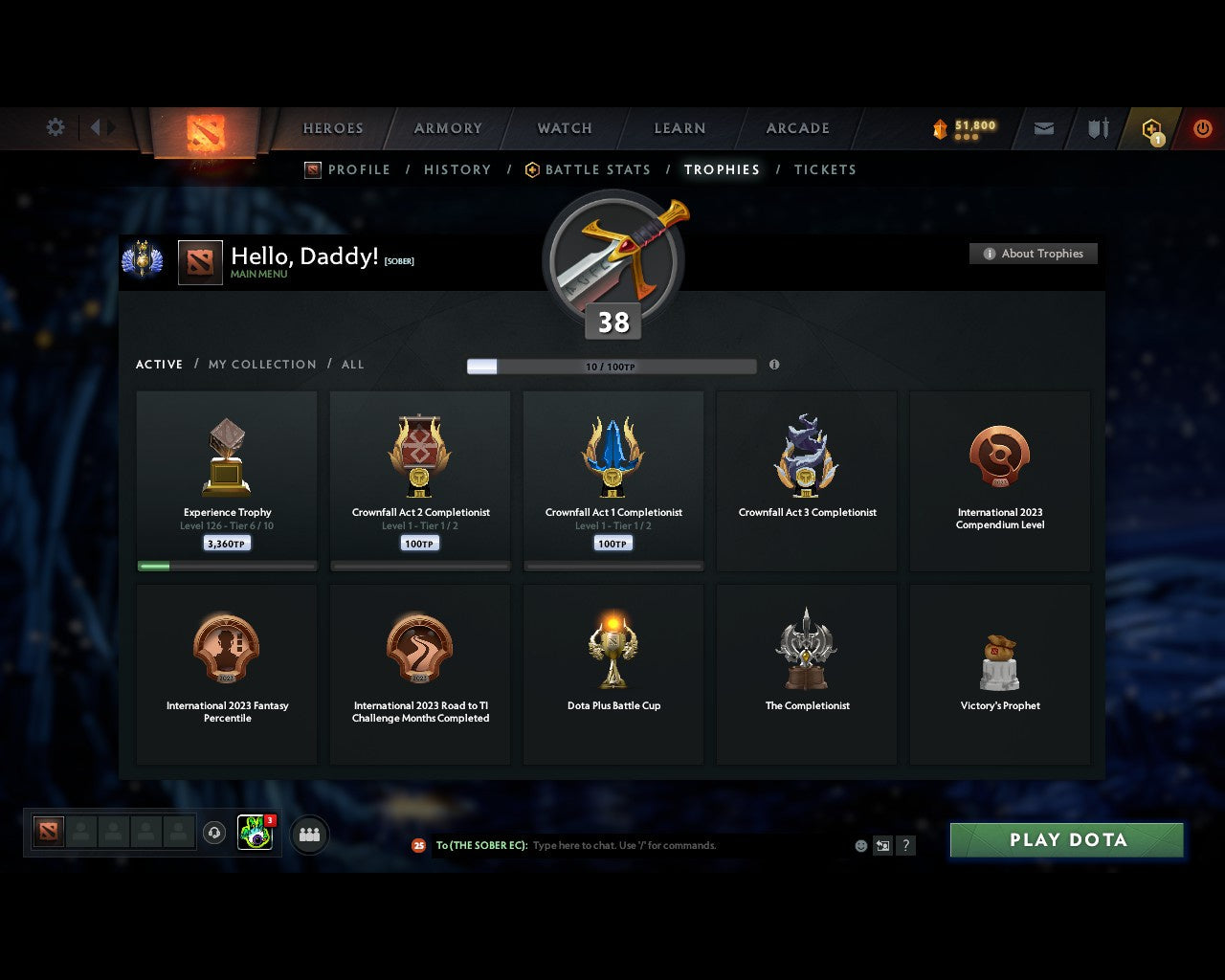Check notifications via the envelope icon
Screen dimensions: 1225x980
[1042, 127]
